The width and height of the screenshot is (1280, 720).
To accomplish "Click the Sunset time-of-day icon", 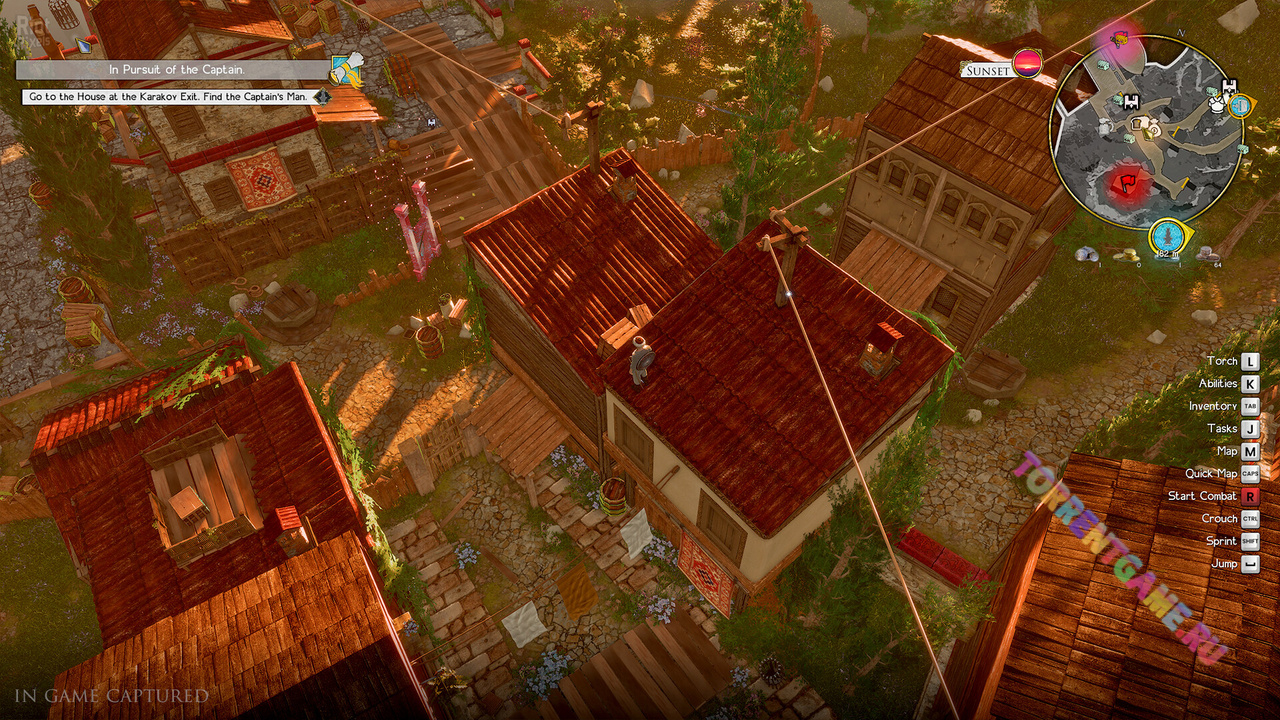I will (1027, 65).
